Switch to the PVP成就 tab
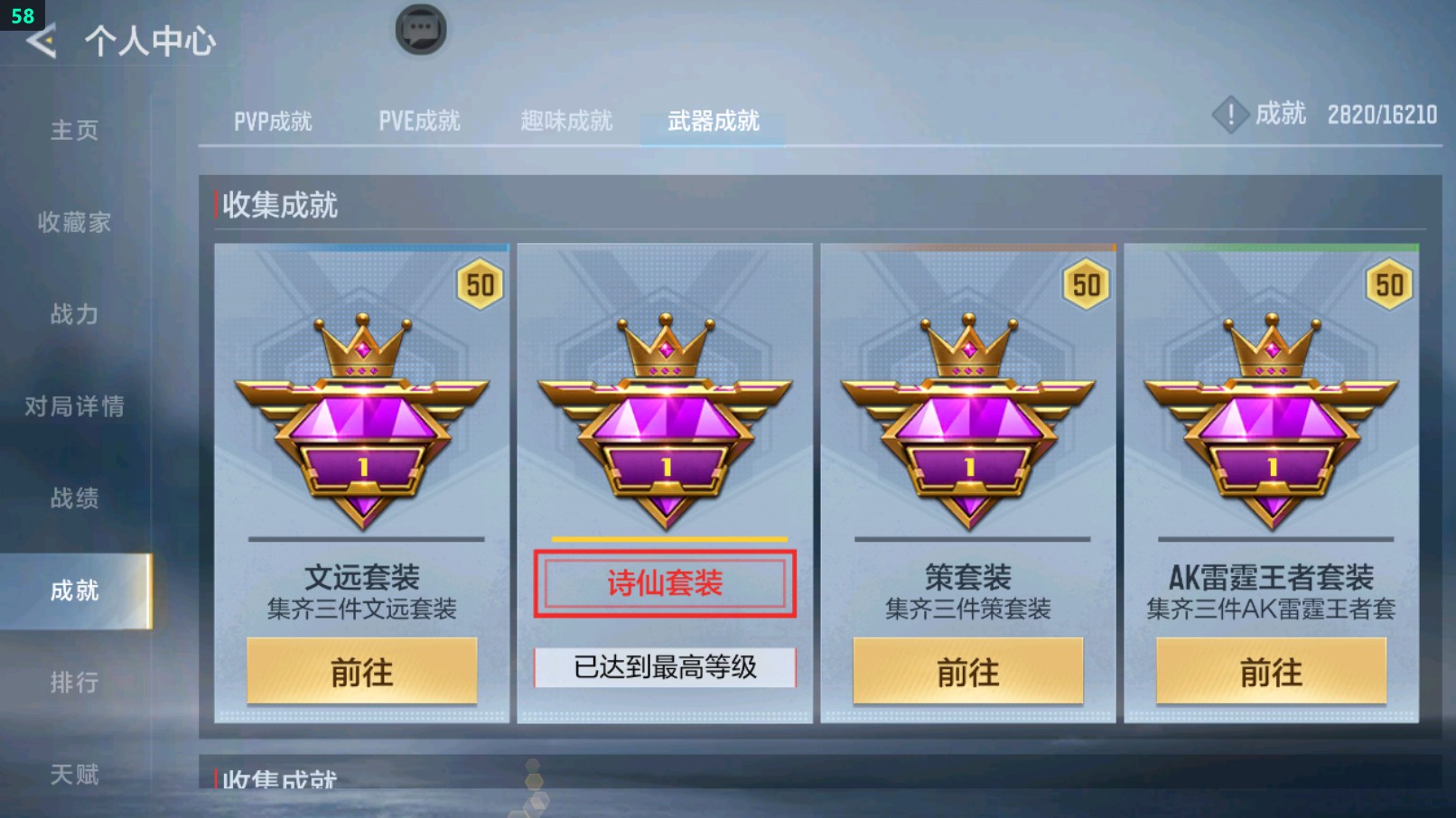The width and height of the screenshot is (1456, 818). [x=273, y=121]
